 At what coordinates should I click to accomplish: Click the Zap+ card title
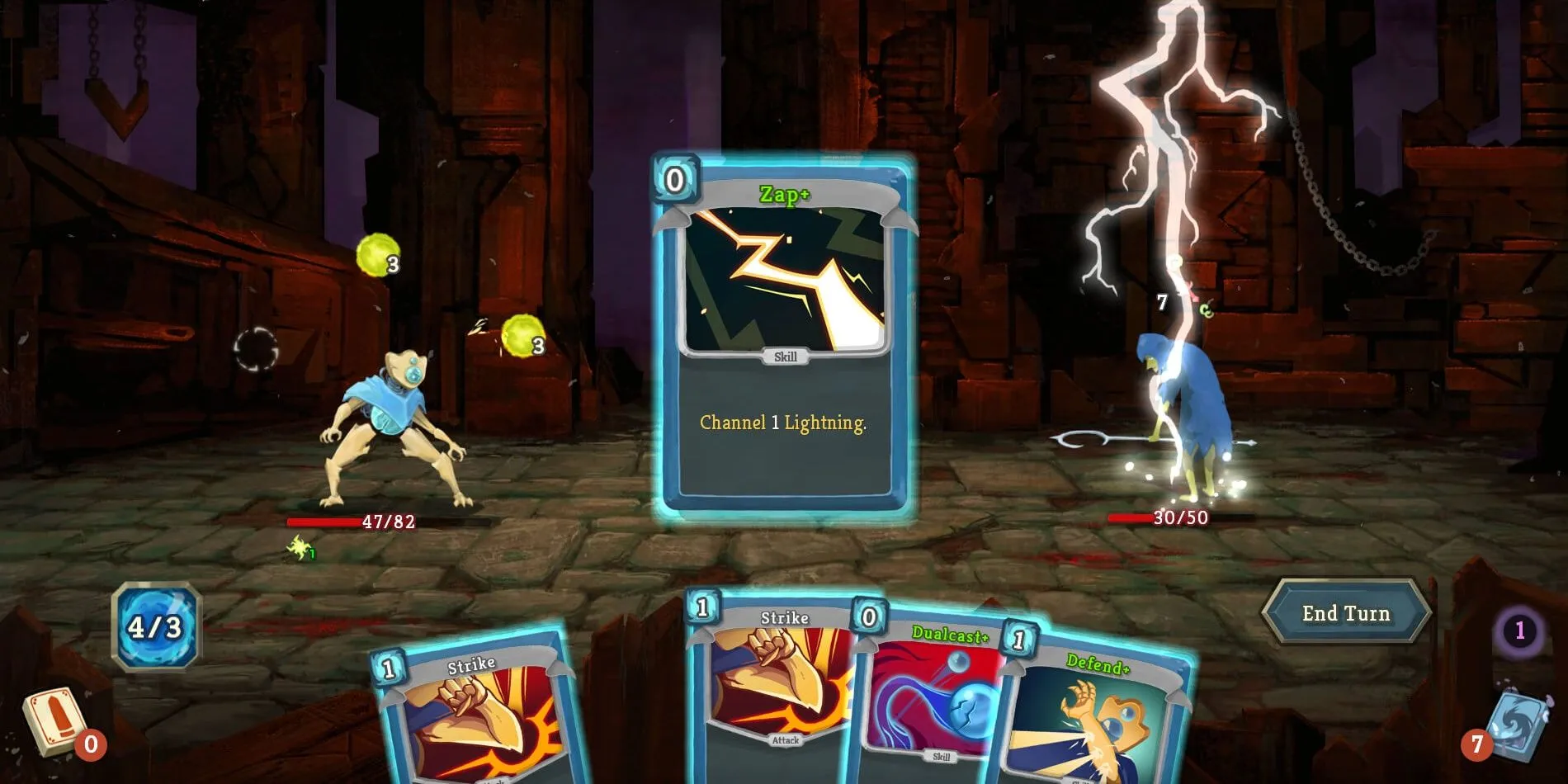(782, 196)
